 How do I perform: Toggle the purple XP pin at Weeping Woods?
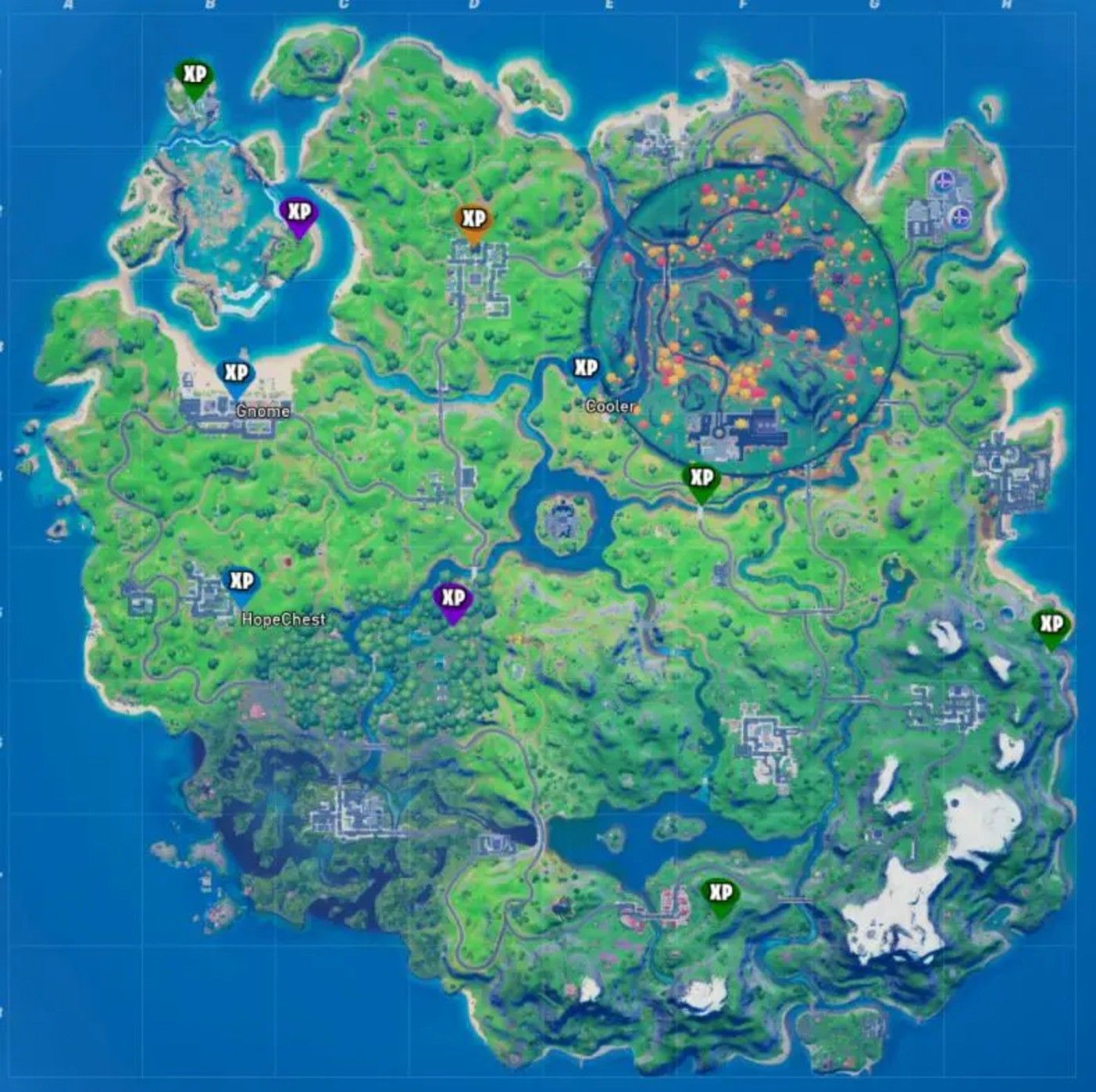click(x=452, y=597)
